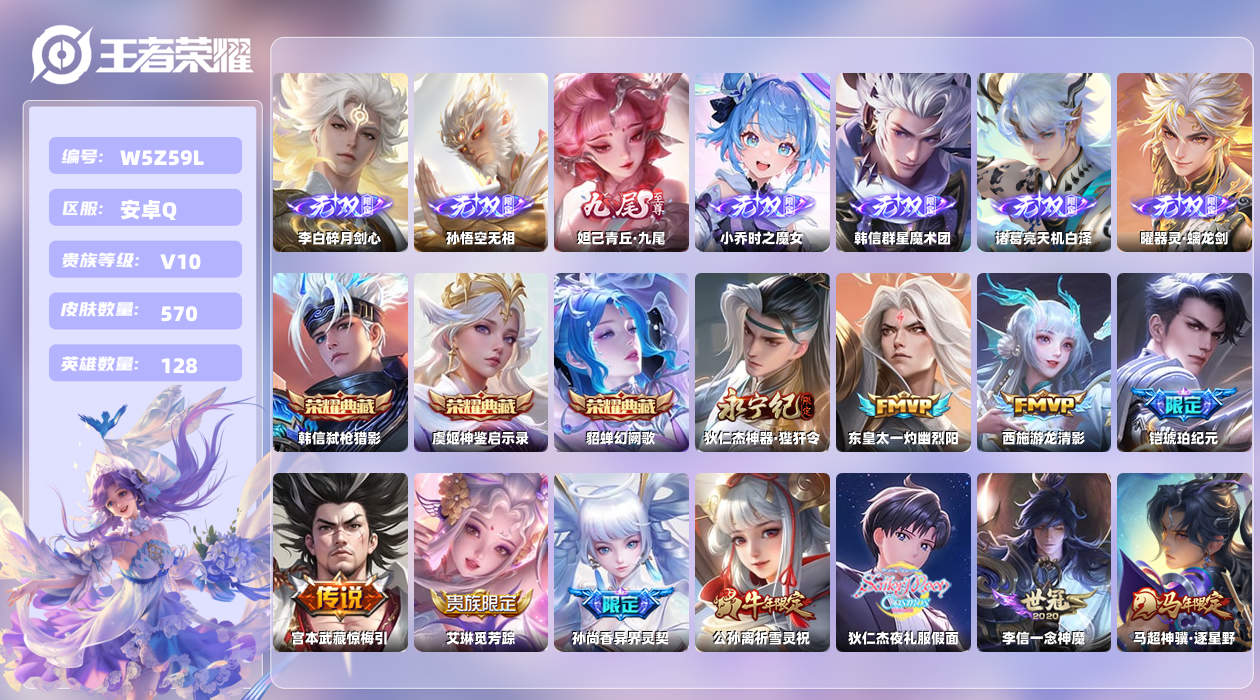Choose the 孙尚香异界灵契 skin tile

(621, 562)
